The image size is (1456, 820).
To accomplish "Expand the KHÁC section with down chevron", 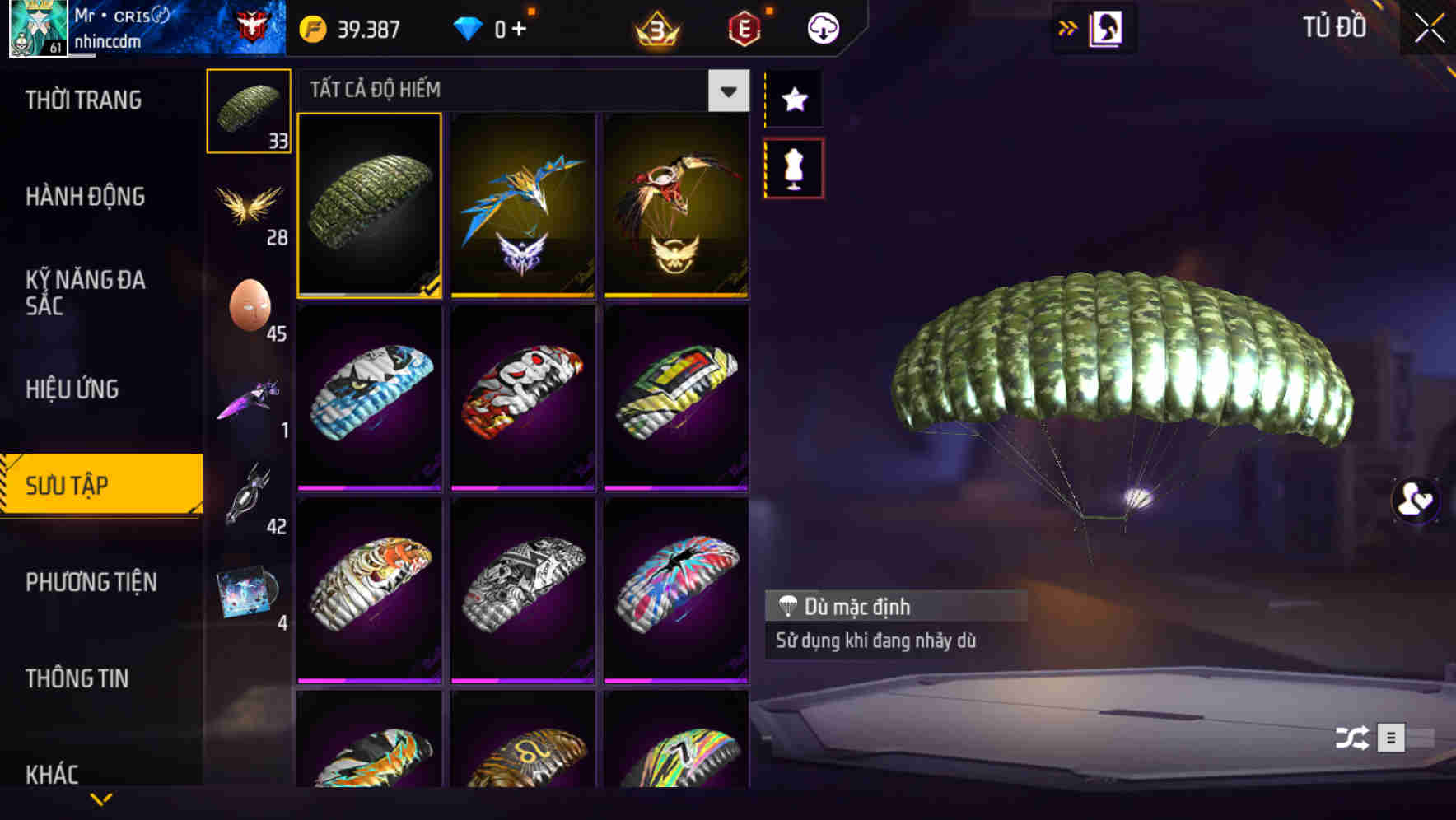I will click(100, 798).
